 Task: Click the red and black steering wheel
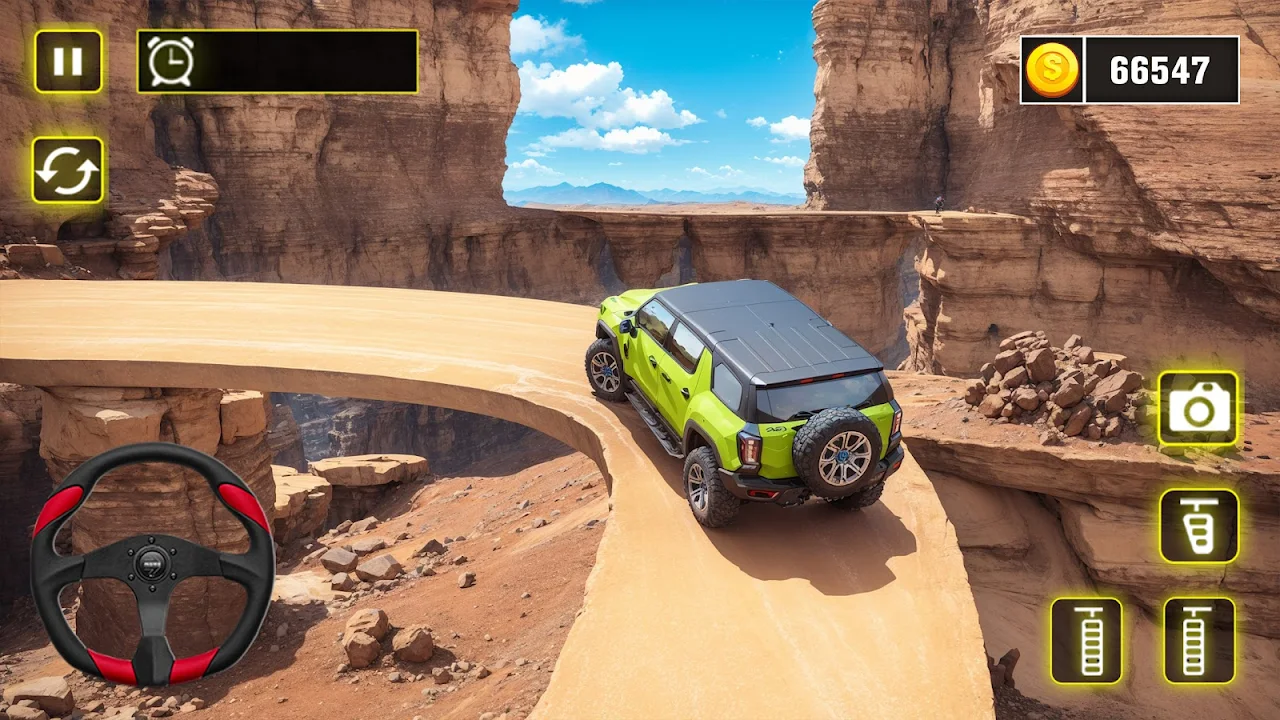152,564
